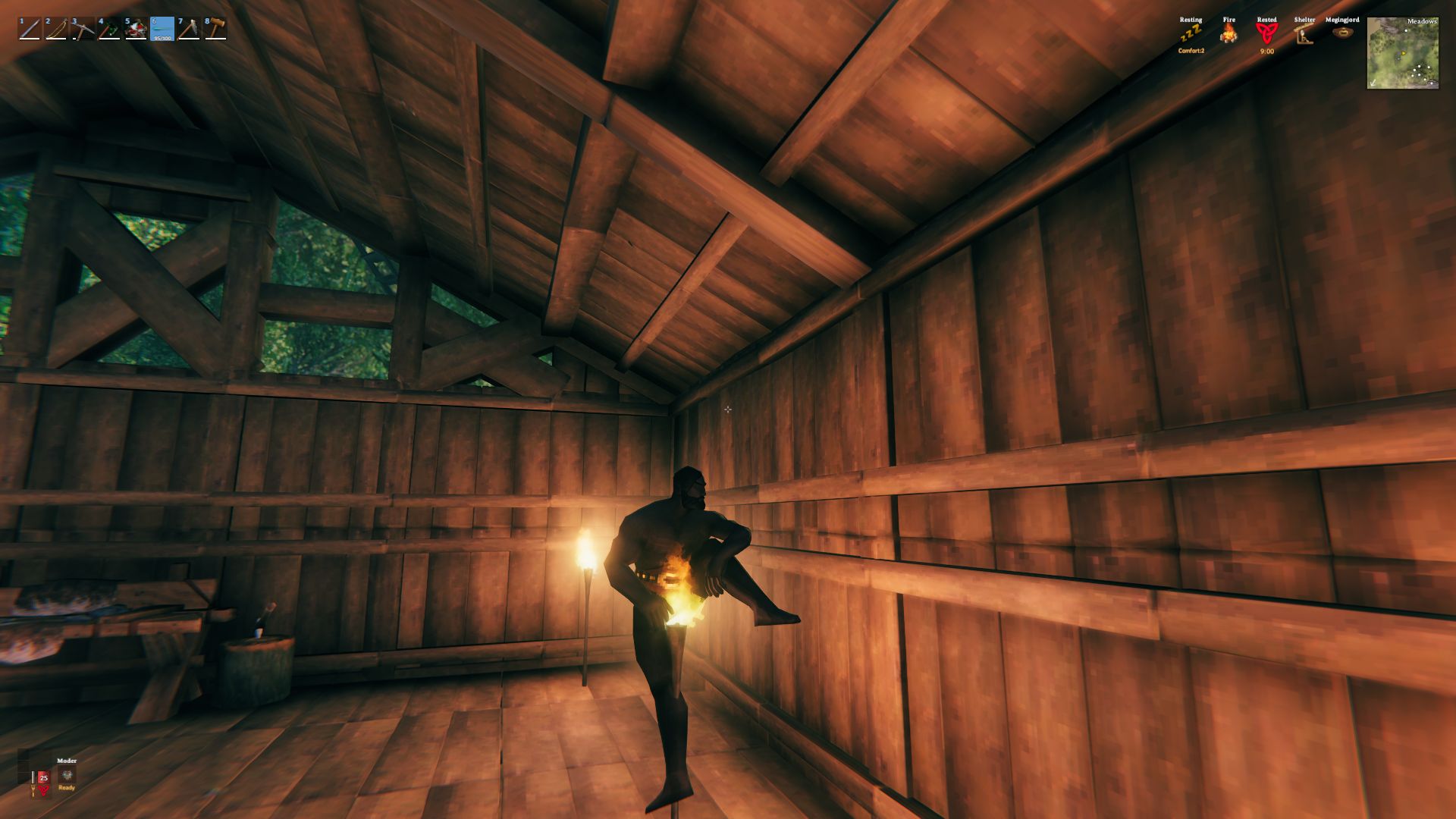
Task: Click the Ready power status text
Action: [x=66, y=788]
